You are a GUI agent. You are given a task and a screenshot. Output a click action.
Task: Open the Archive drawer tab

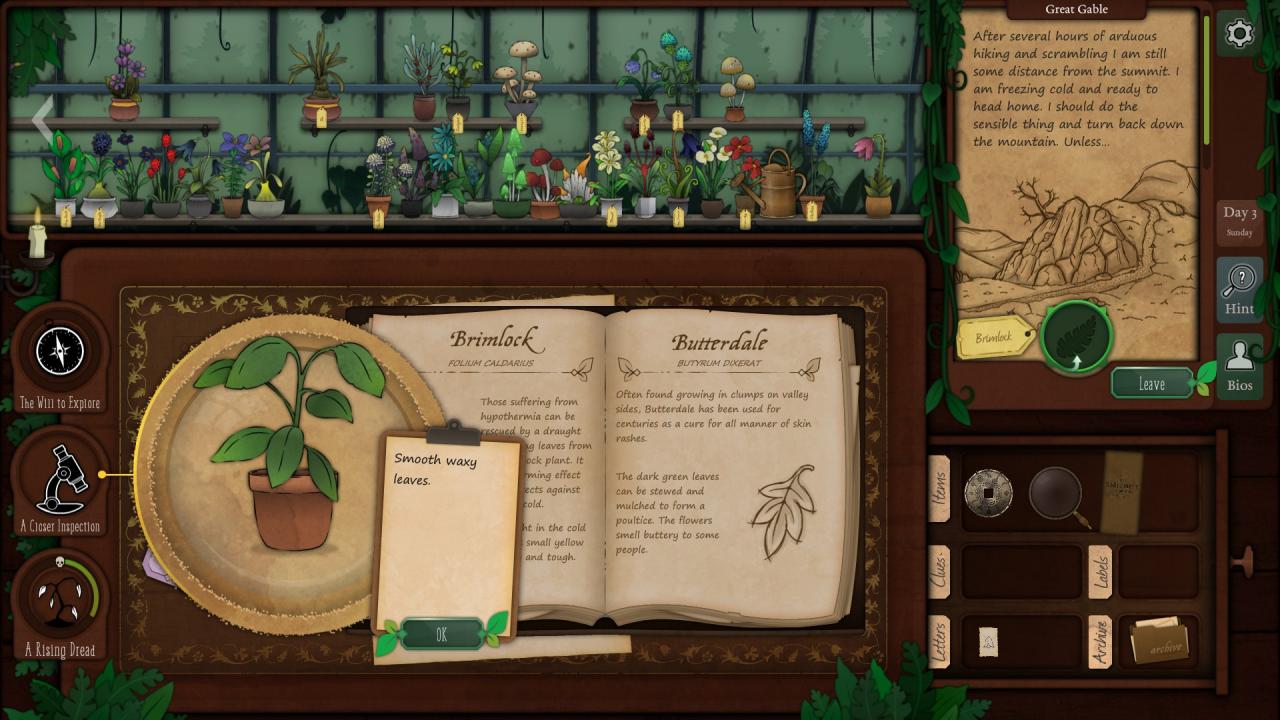(1100, 642)
